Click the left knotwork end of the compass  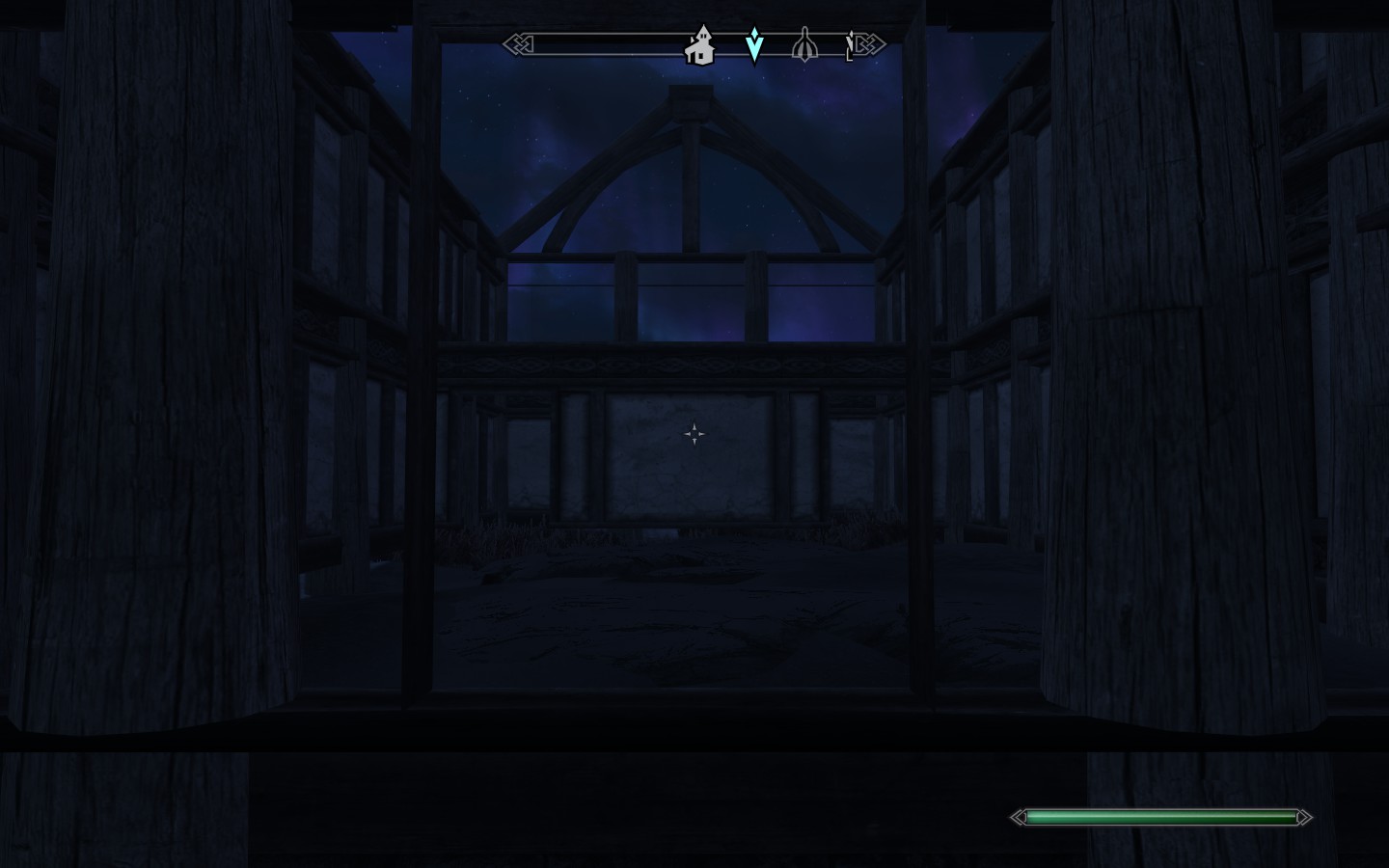coord(516,42)
